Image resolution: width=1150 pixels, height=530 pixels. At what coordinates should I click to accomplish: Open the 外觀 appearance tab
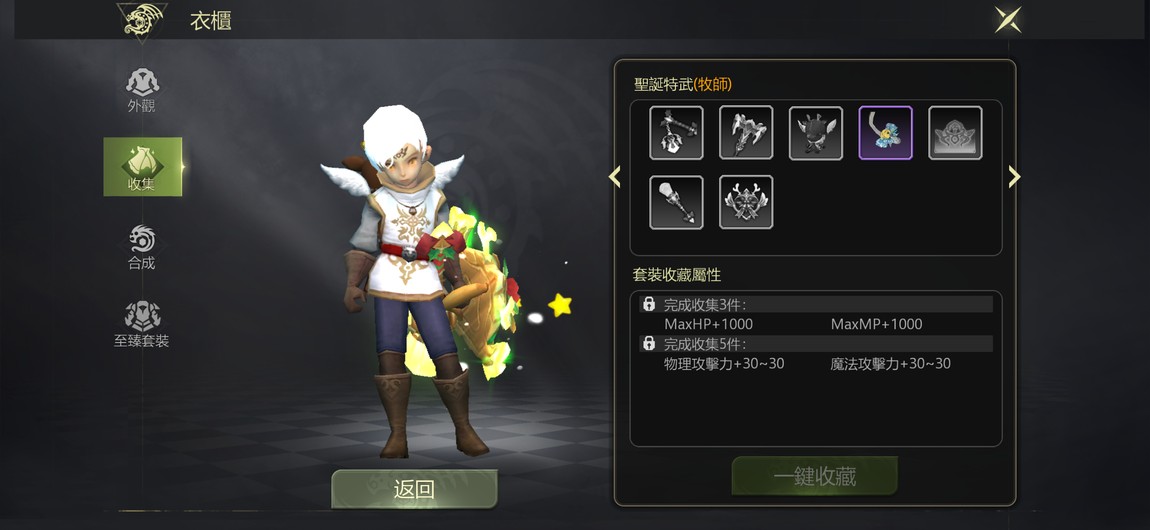pyautogui.click(x=142, y=89)
